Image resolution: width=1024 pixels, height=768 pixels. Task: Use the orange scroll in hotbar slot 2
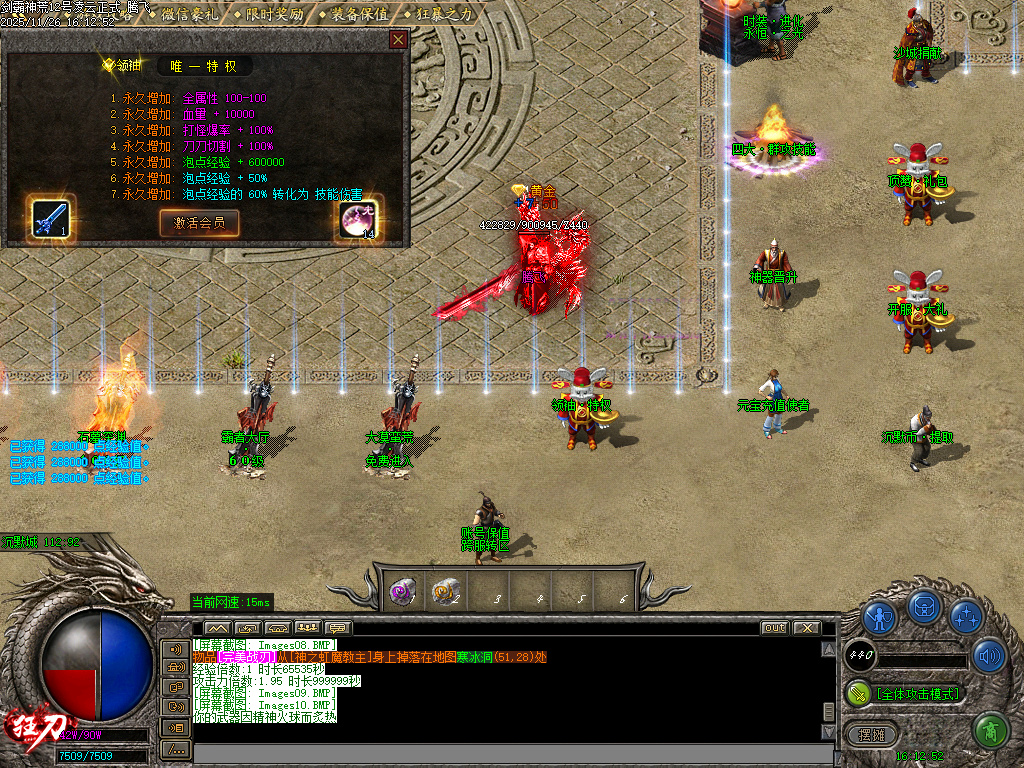(x=444, y=591)
